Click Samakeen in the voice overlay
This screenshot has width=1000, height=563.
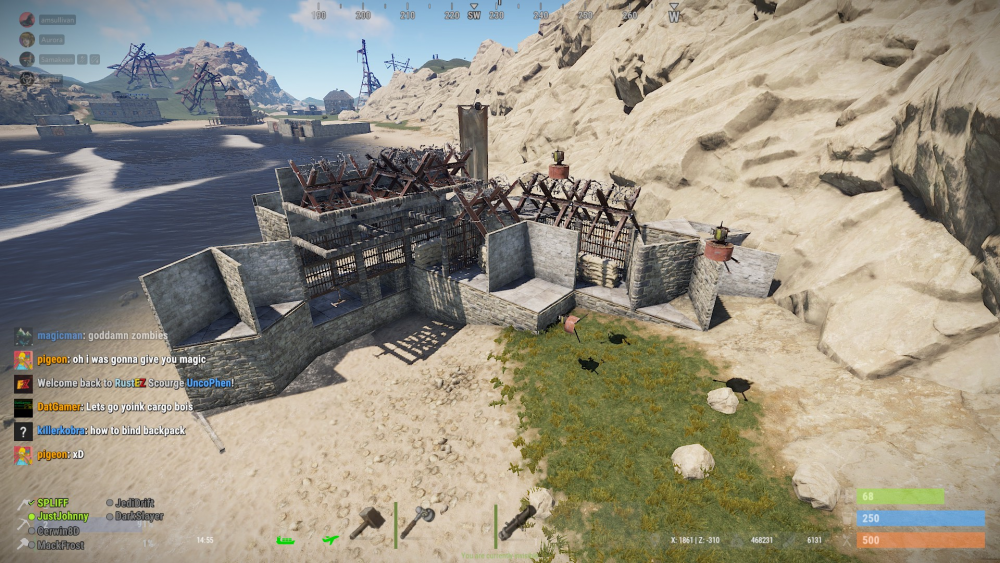click(56, 59)
